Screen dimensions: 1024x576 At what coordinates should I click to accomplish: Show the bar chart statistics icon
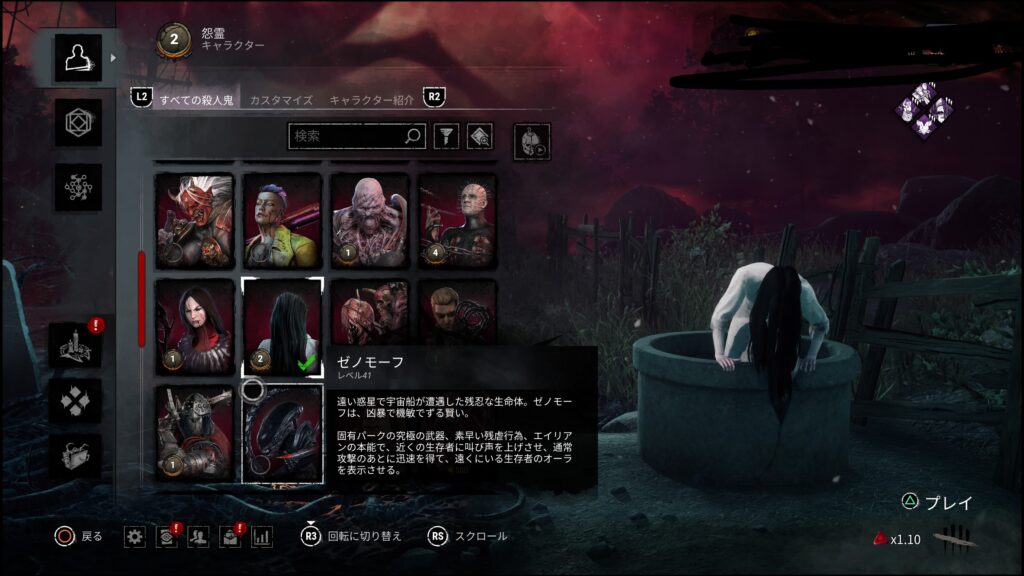(x=262, y=537)
